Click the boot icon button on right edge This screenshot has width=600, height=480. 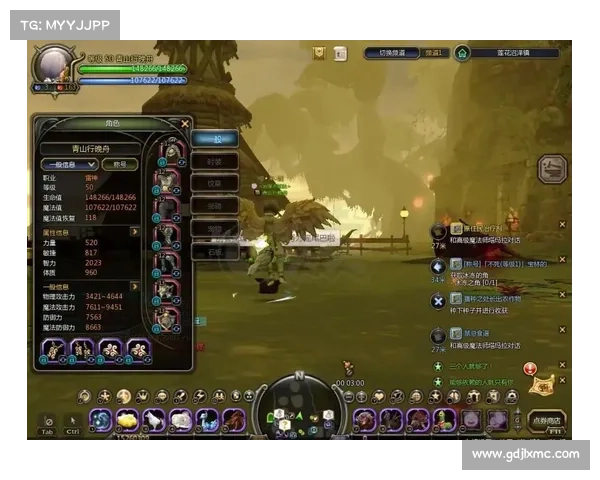tap(553, 168)
